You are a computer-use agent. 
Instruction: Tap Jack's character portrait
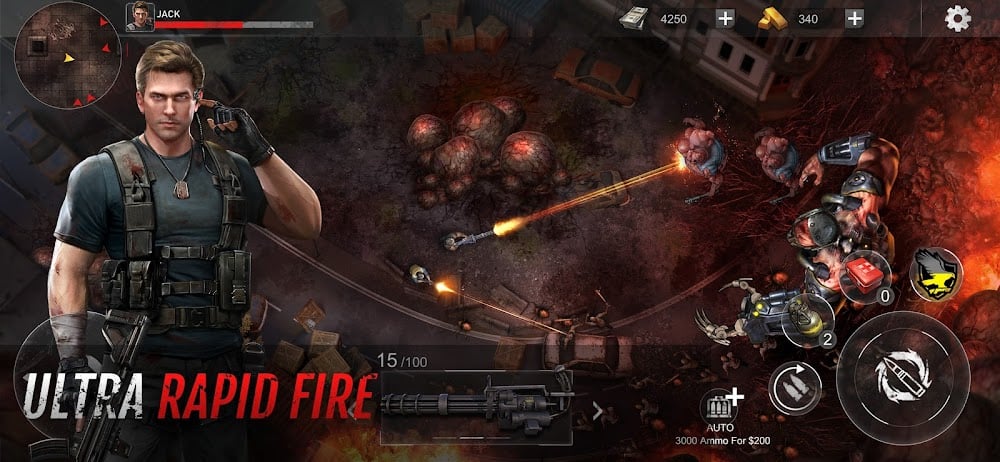[139, 16]
